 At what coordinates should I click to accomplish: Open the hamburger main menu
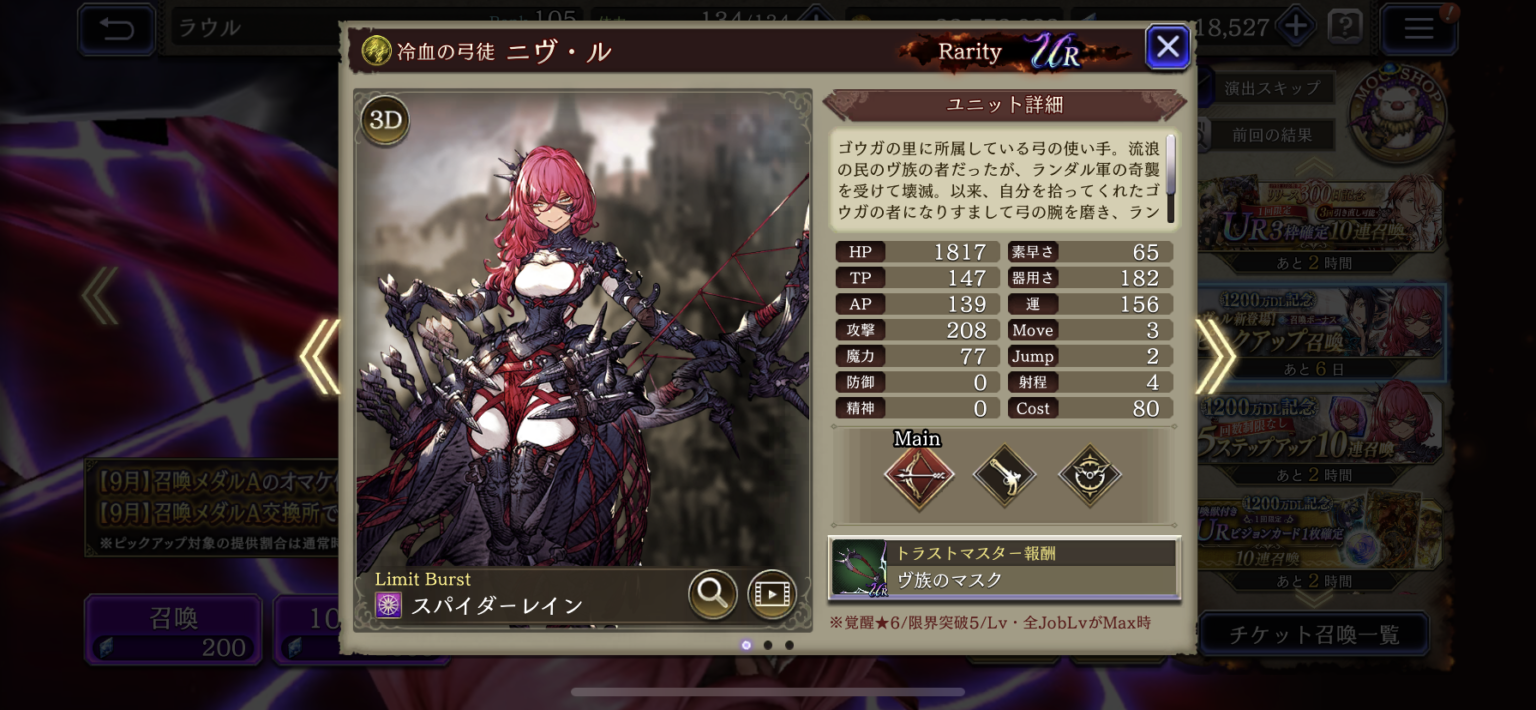click(x=1418, y=29)
